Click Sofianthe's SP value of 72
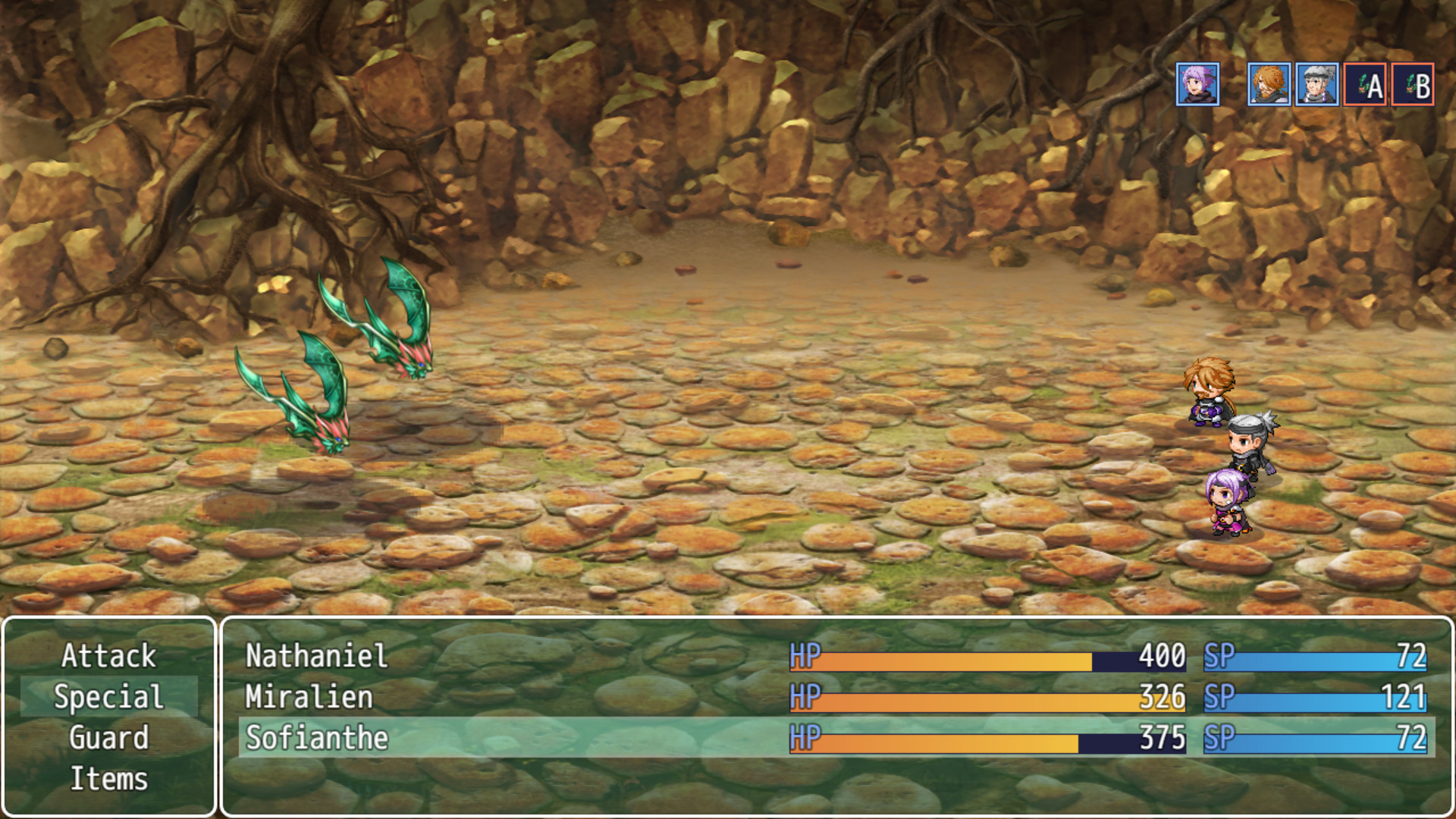The width and height of the screenshot is (1456, 819). pyautogui.click(x=1410, y=736)
